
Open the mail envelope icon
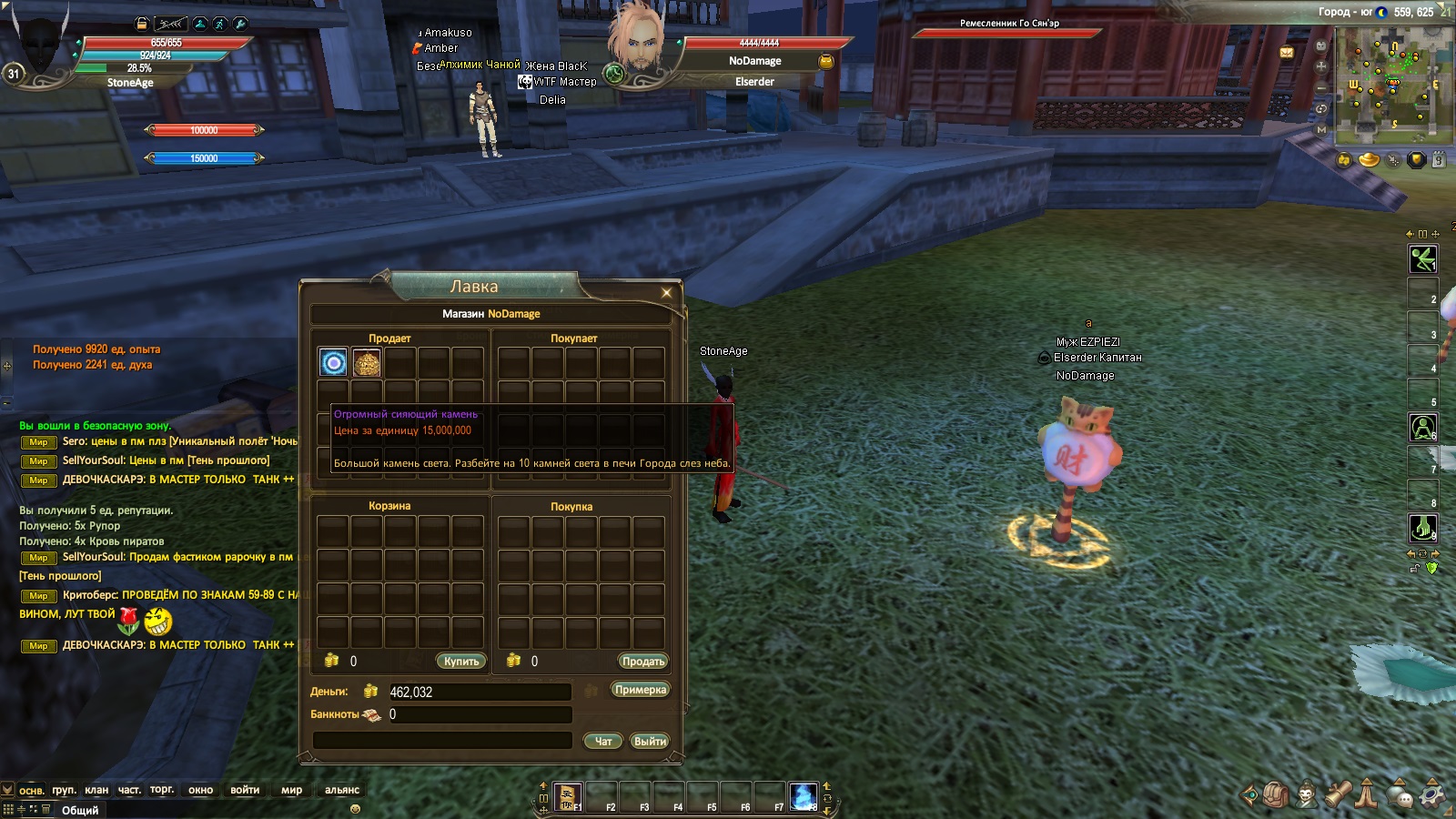click(x=1287, y=53)
